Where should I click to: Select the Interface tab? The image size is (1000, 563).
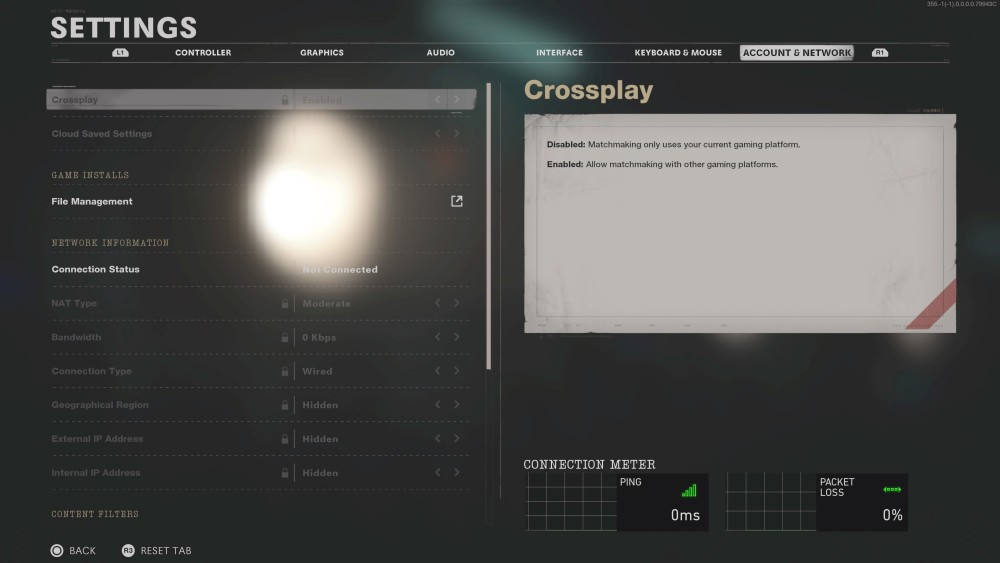[559, 53]
